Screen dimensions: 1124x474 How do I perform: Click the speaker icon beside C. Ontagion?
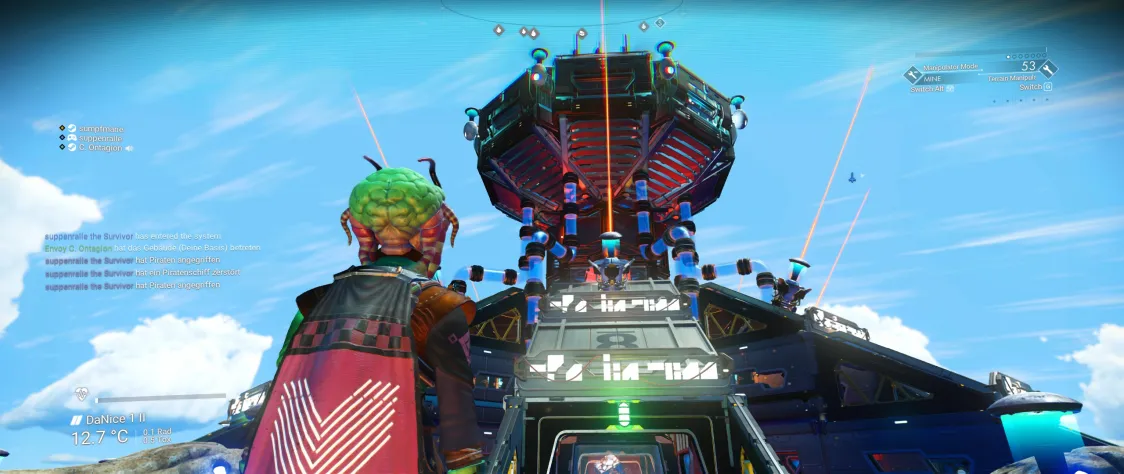(x=129, y=148)
